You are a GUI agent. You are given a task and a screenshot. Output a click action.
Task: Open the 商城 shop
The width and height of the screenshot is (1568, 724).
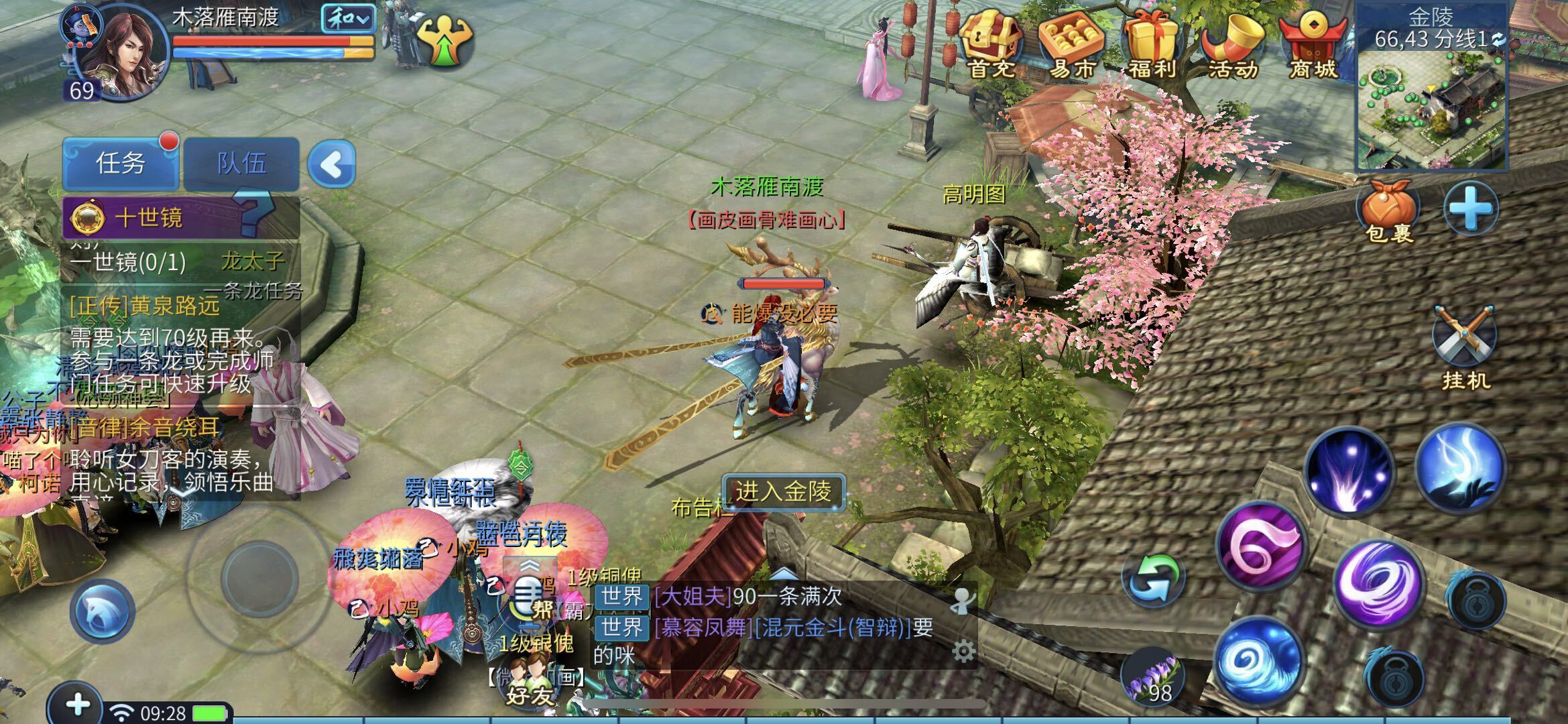click(1313, 44)
